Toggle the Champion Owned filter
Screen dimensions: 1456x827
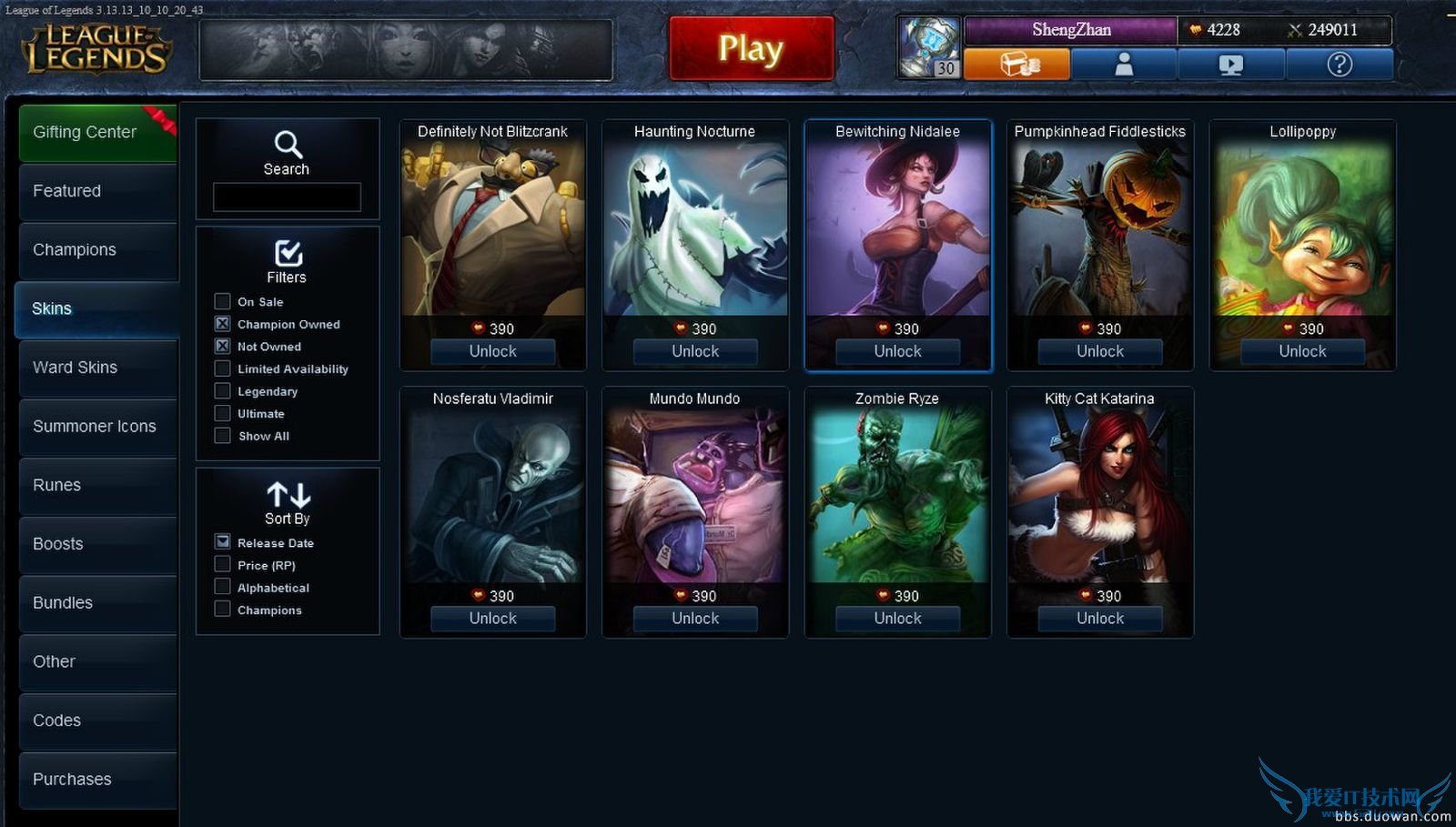(x=222, y=324)
